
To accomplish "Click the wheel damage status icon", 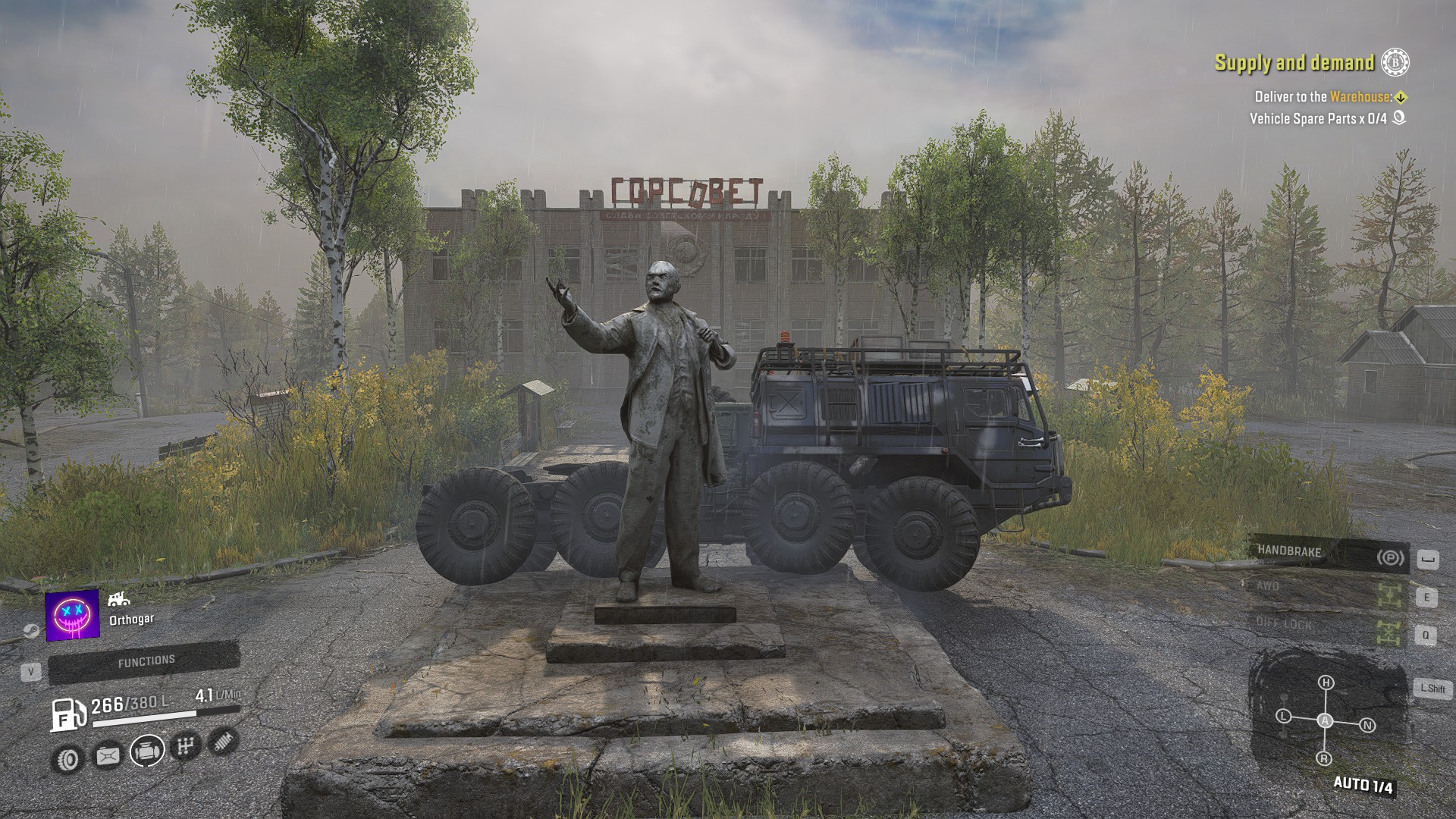I will [x=68, y=758].
